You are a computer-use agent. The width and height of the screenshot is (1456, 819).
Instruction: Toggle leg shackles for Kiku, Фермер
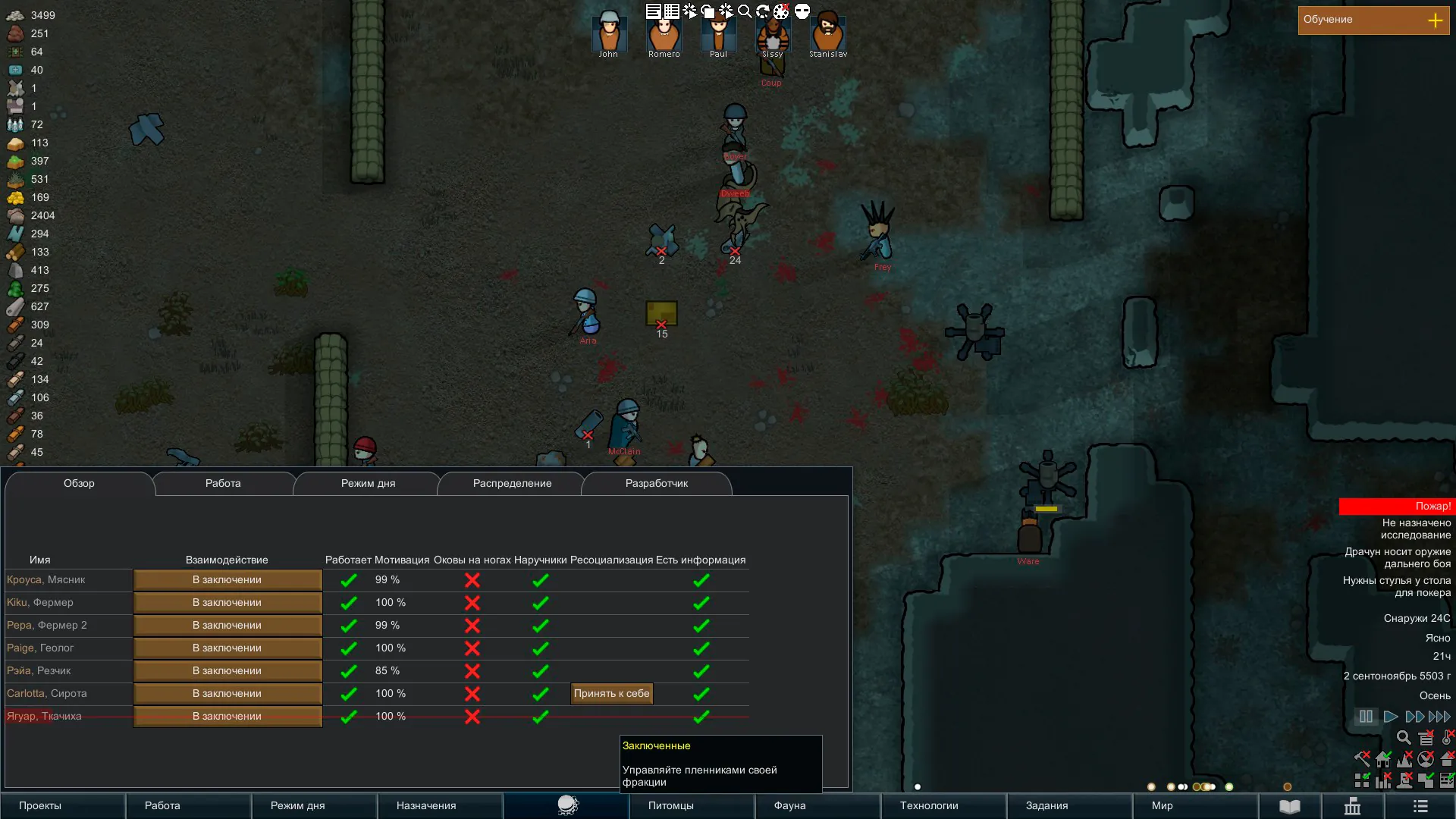(x=472, y=603)
